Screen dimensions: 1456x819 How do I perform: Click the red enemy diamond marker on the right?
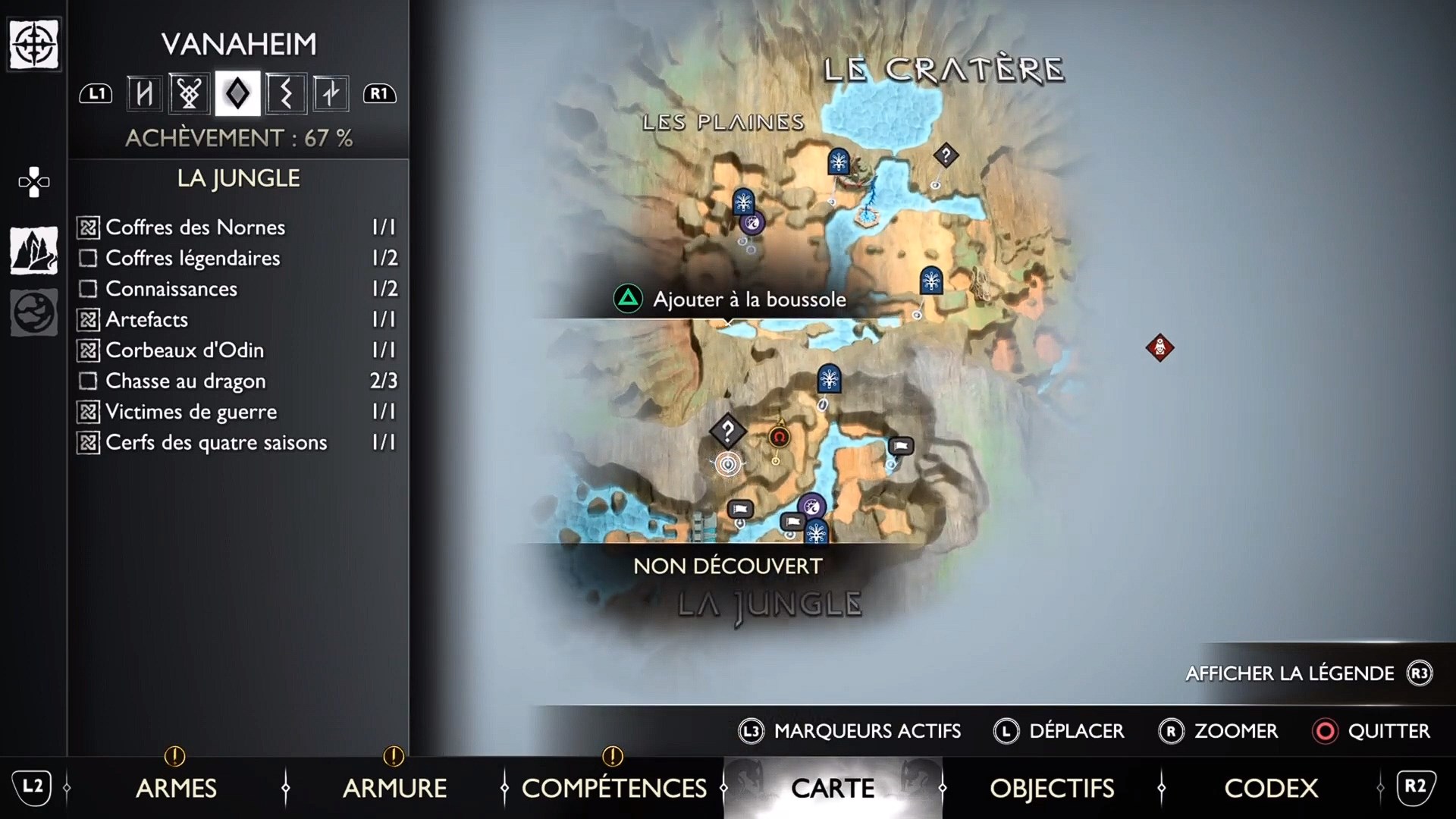point(1160,348)
